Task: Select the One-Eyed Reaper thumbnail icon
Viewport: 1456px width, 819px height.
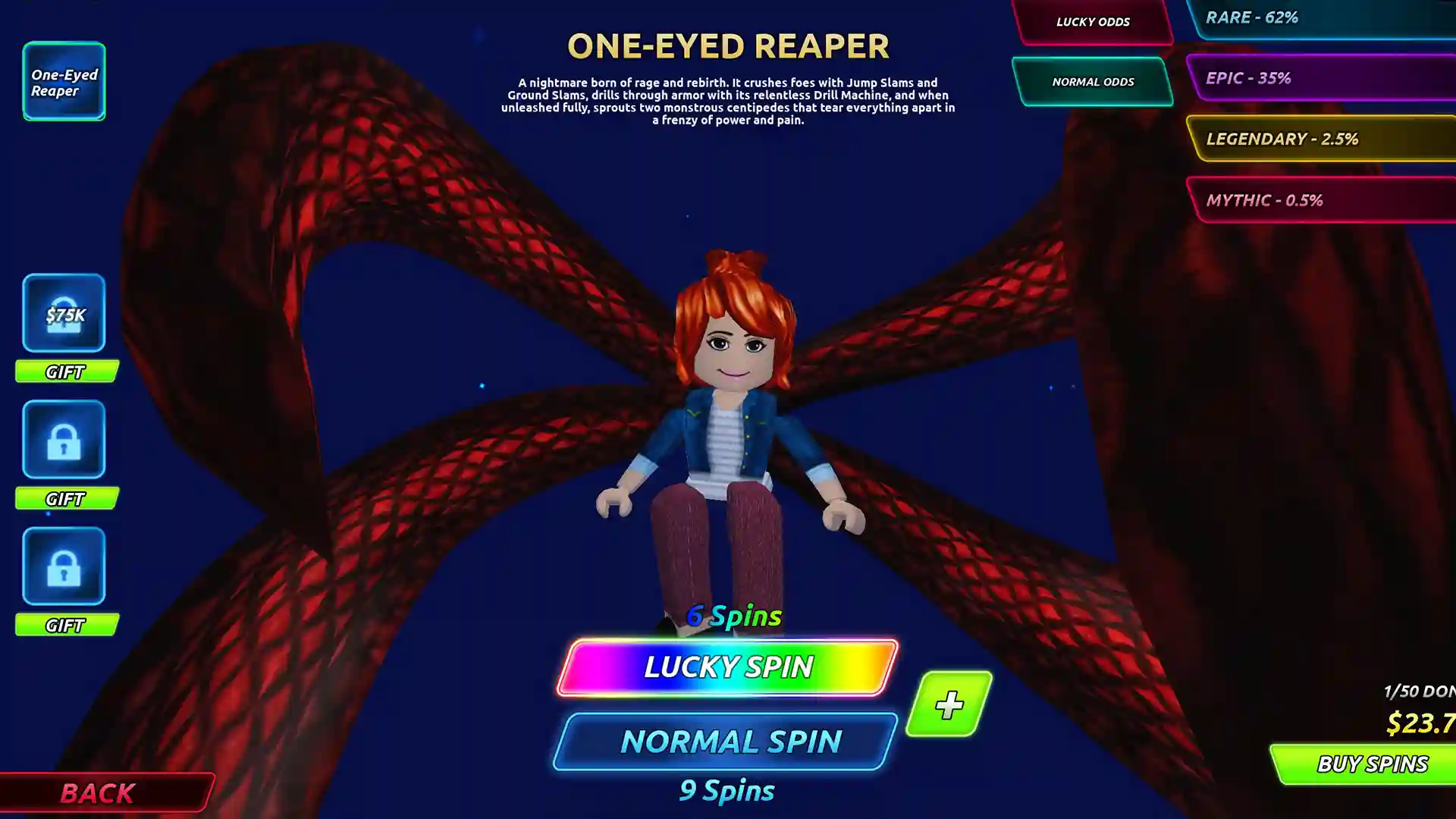Action: [64, 81]
